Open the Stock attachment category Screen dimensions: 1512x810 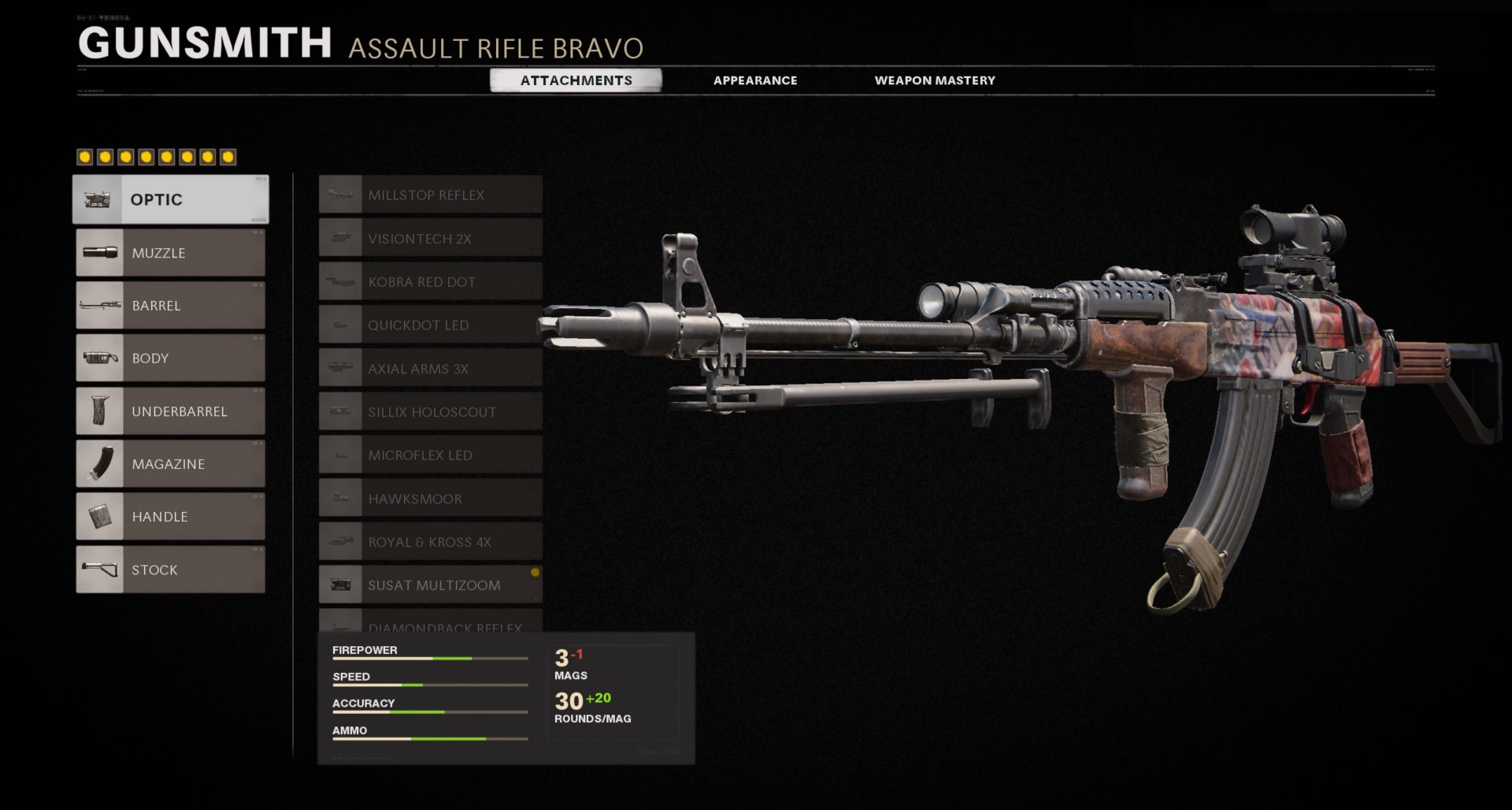click(x=171, y=570)
